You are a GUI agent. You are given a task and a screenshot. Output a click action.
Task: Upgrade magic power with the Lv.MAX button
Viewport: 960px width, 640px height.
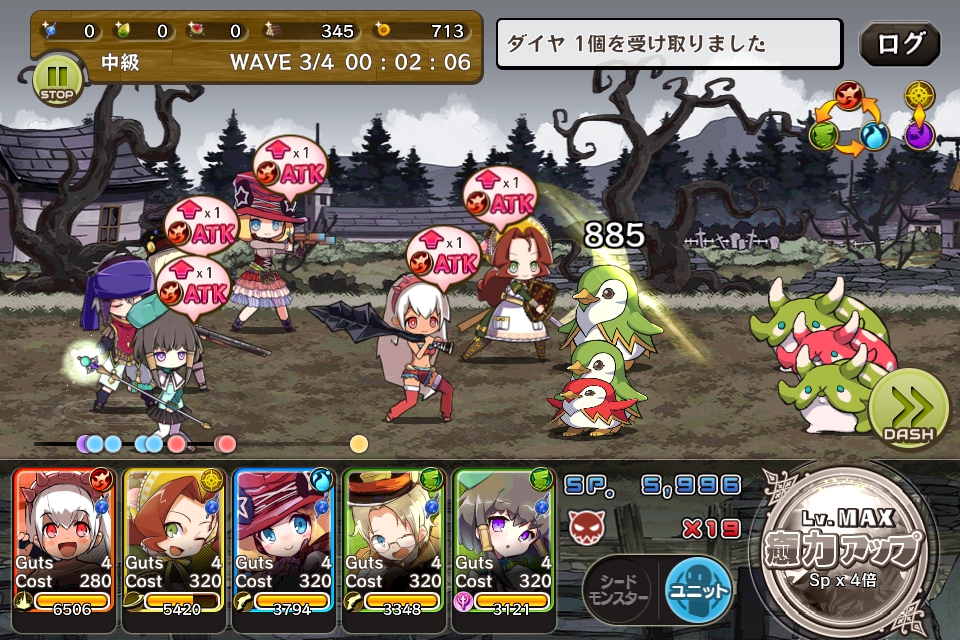[x=849, y=548]
